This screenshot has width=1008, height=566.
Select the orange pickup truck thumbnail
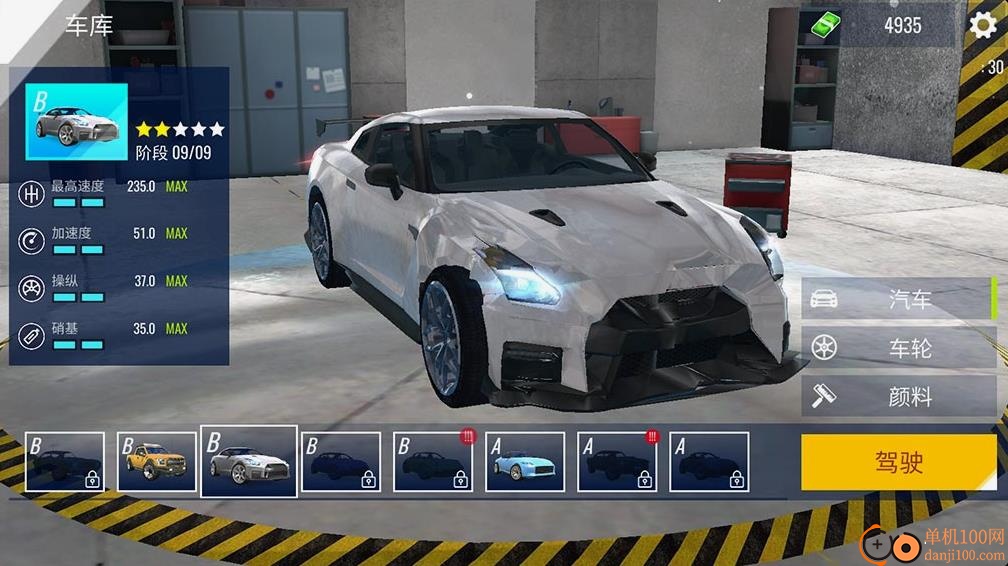click(x=157, y=462)
